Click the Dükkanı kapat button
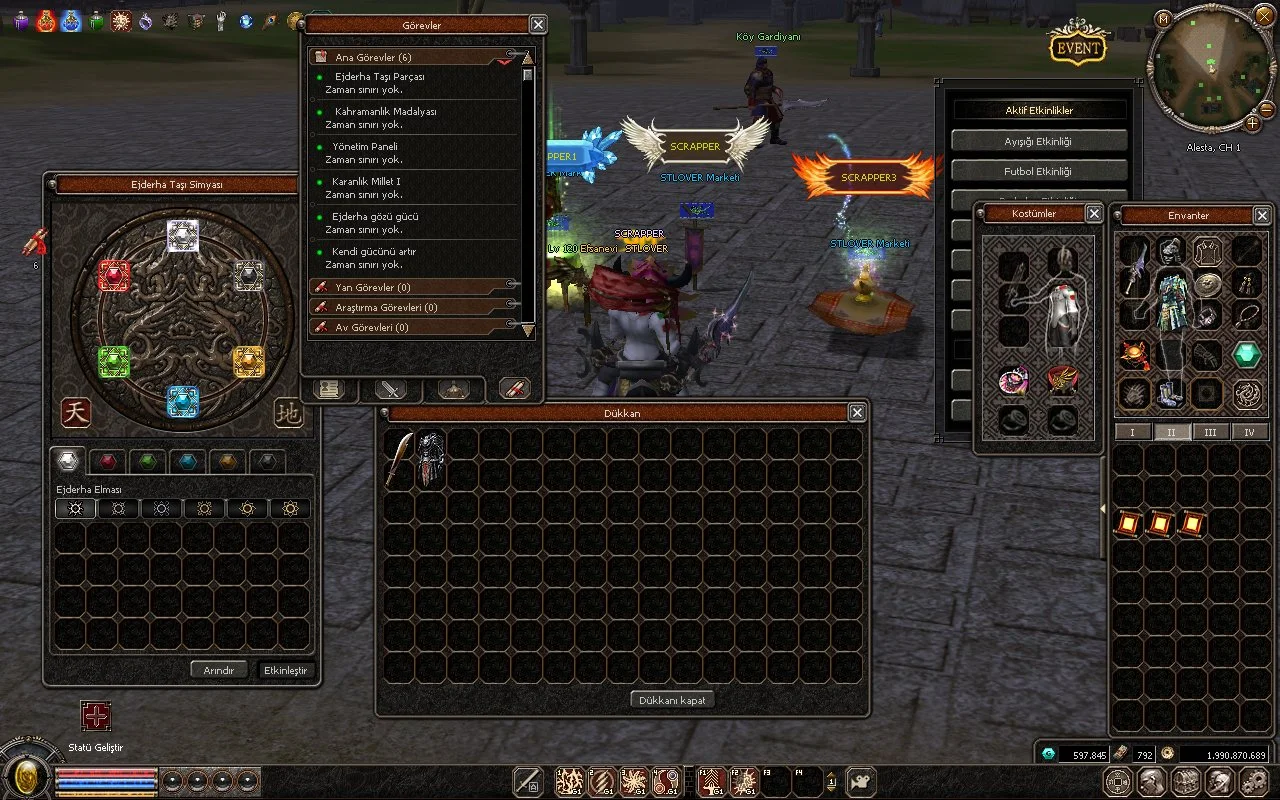The width and height of the screenshot is (1280, 800). pyautogui.click(x=673, y=700)
